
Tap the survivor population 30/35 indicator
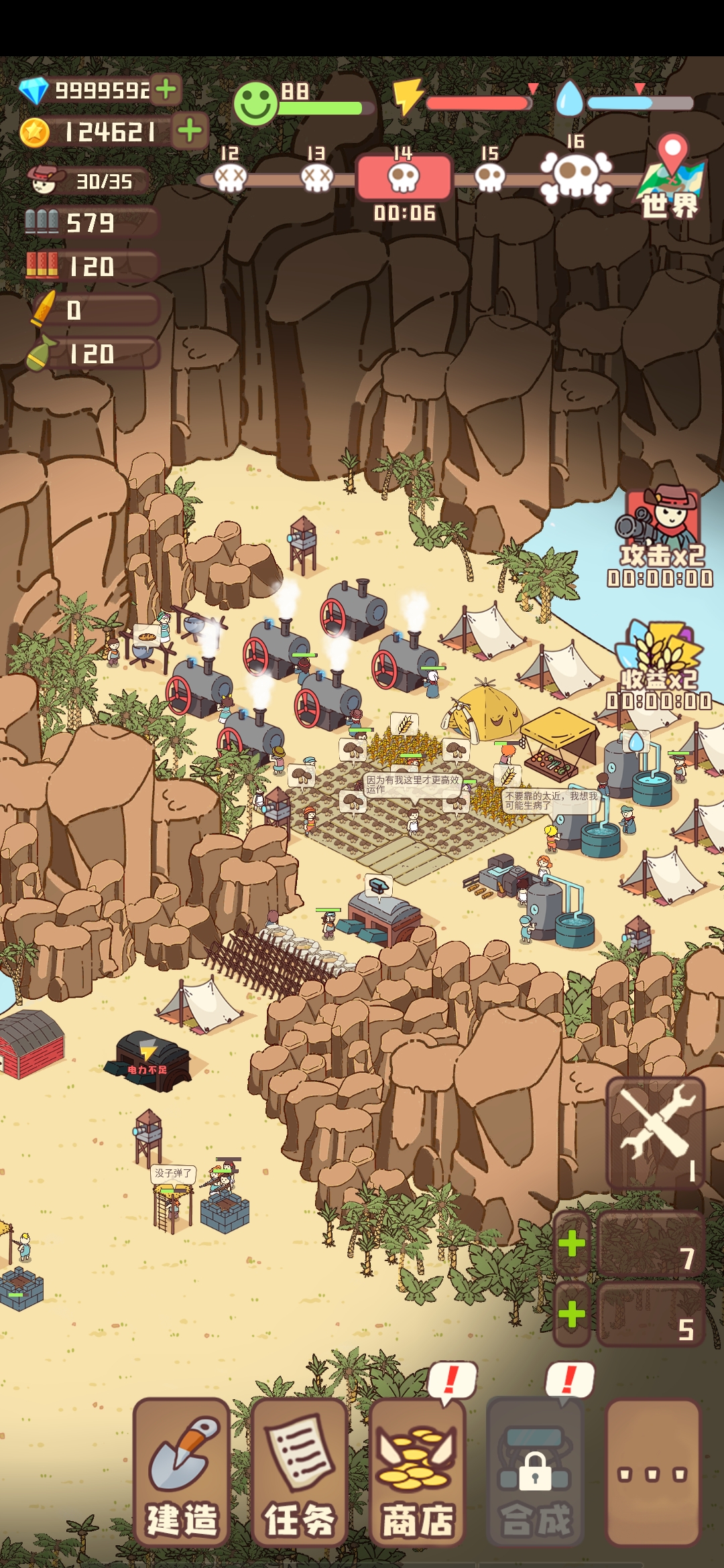coord(87,181)
